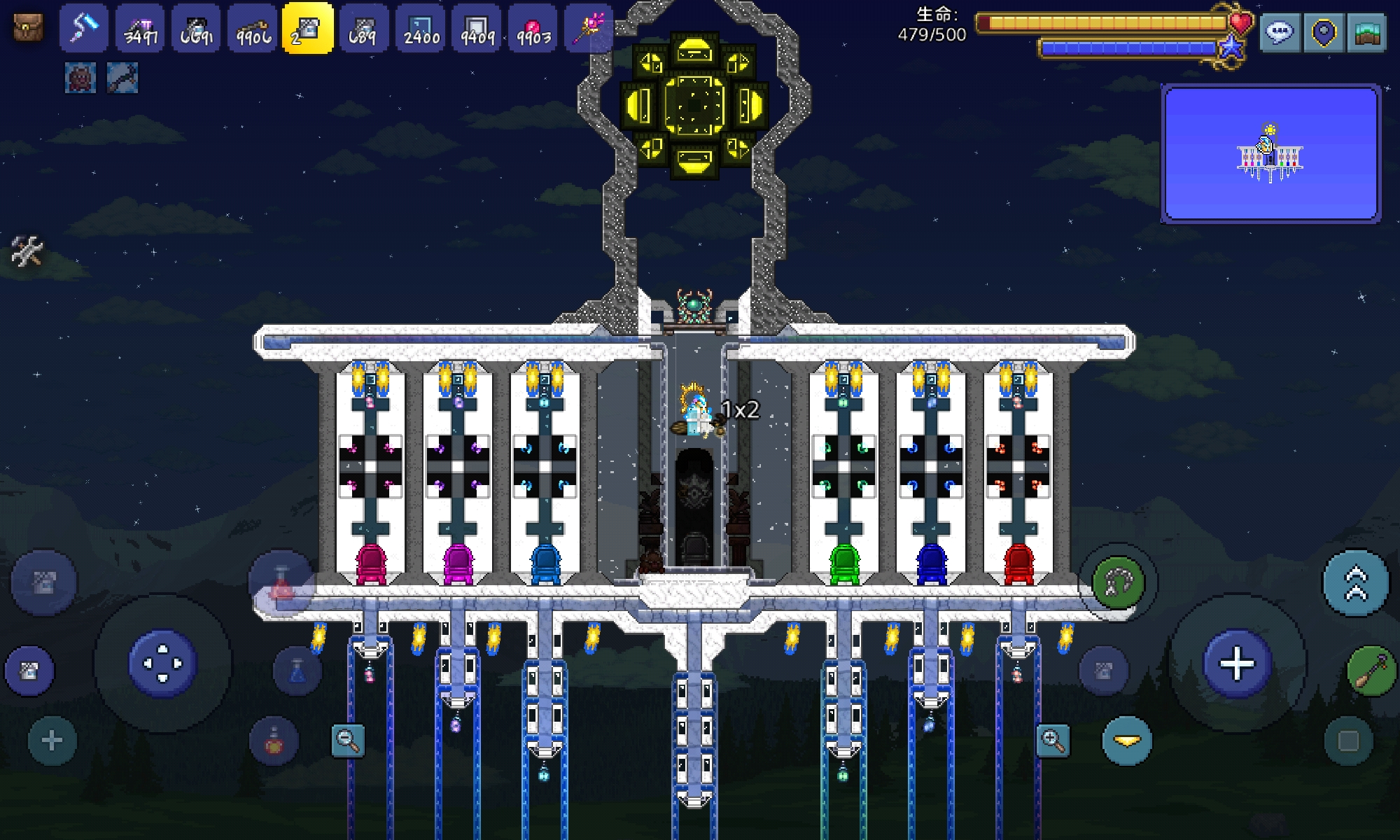Image resolution: width=1400 pixels, height=840 pixels.
Task: Open the chat speech bubble
Action: click(x=1280, y=32)
